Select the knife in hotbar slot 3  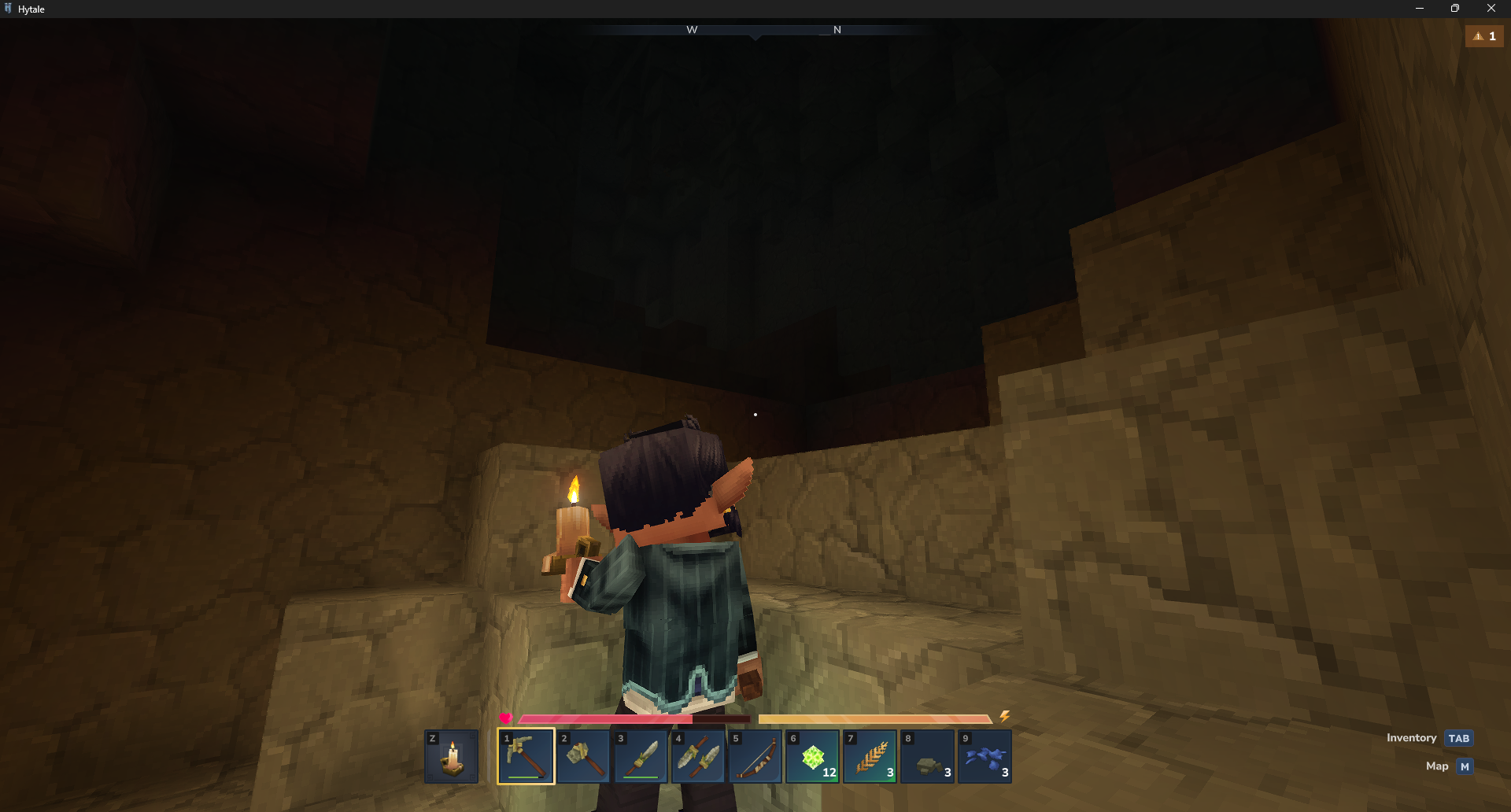pos(641,755)
